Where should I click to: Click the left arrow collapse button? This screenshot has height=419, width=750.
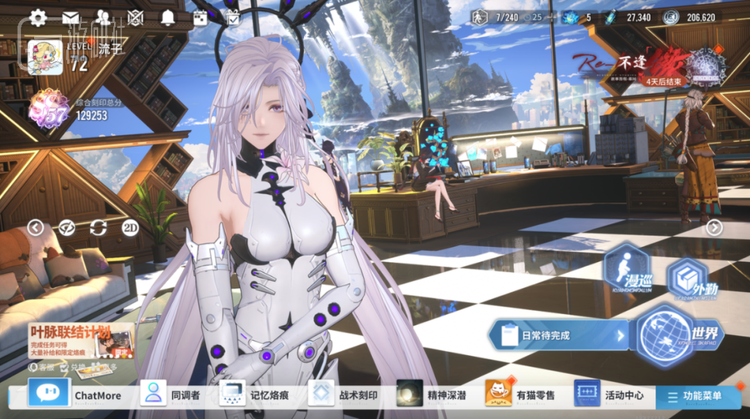click(35, 227)
